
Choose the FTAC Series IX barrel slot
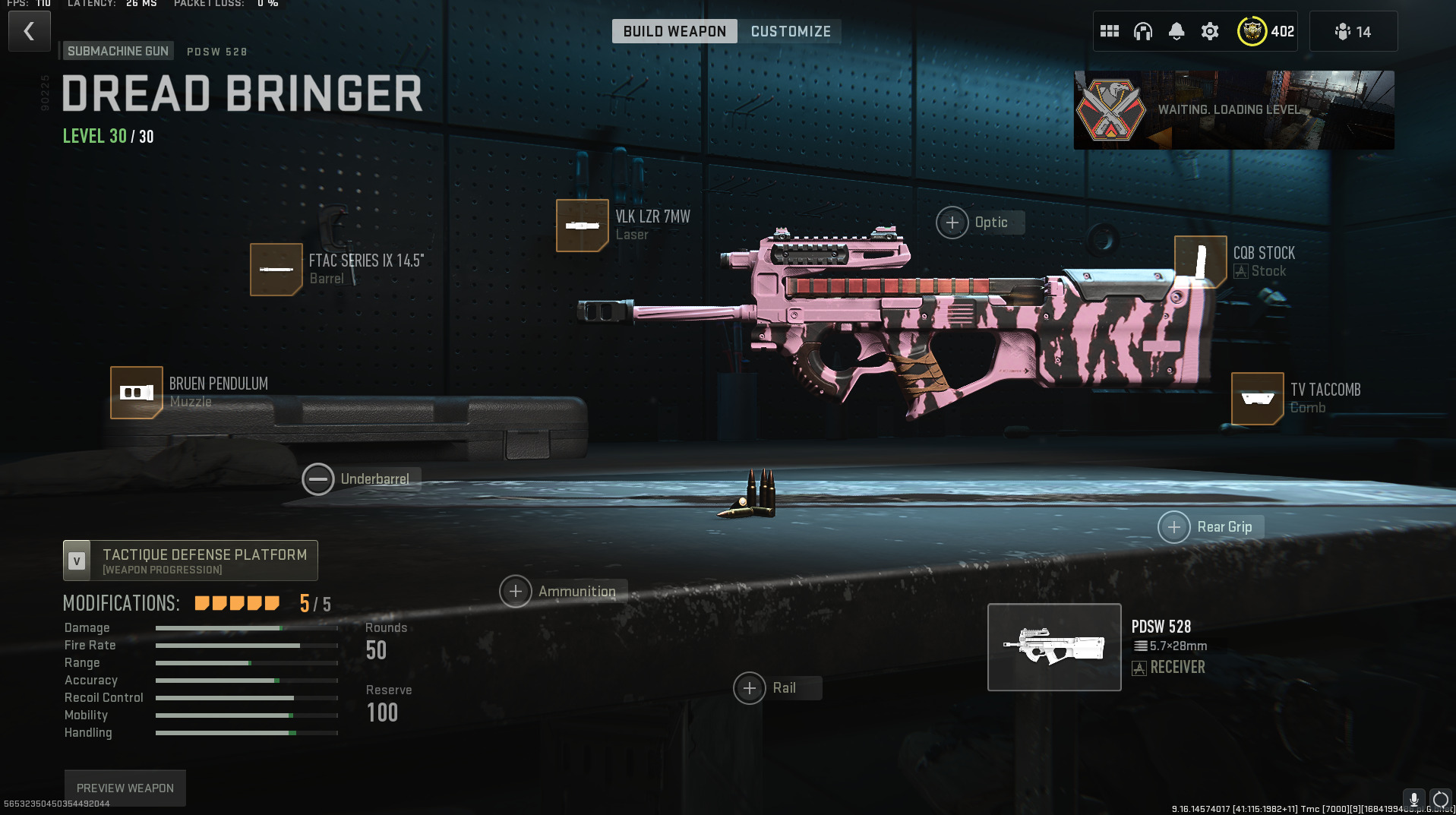(x=276, y=270)
